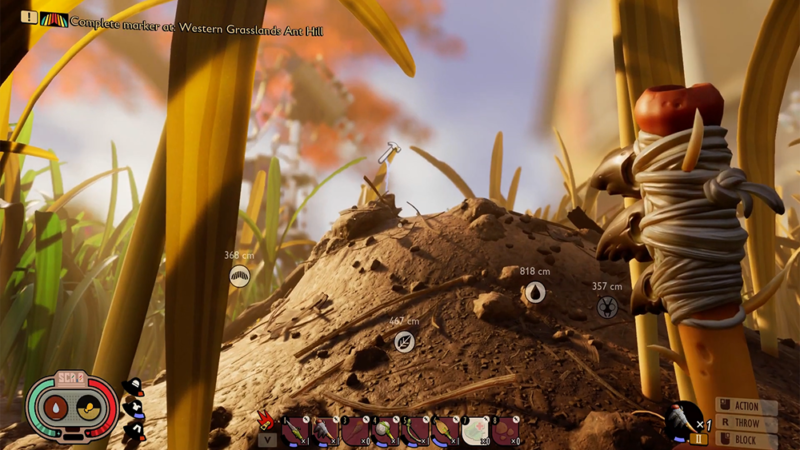Select the pebble hammer in hotbar slot 4
The width and height of the screenshot is (800, 450).
[x=385, y=430]
